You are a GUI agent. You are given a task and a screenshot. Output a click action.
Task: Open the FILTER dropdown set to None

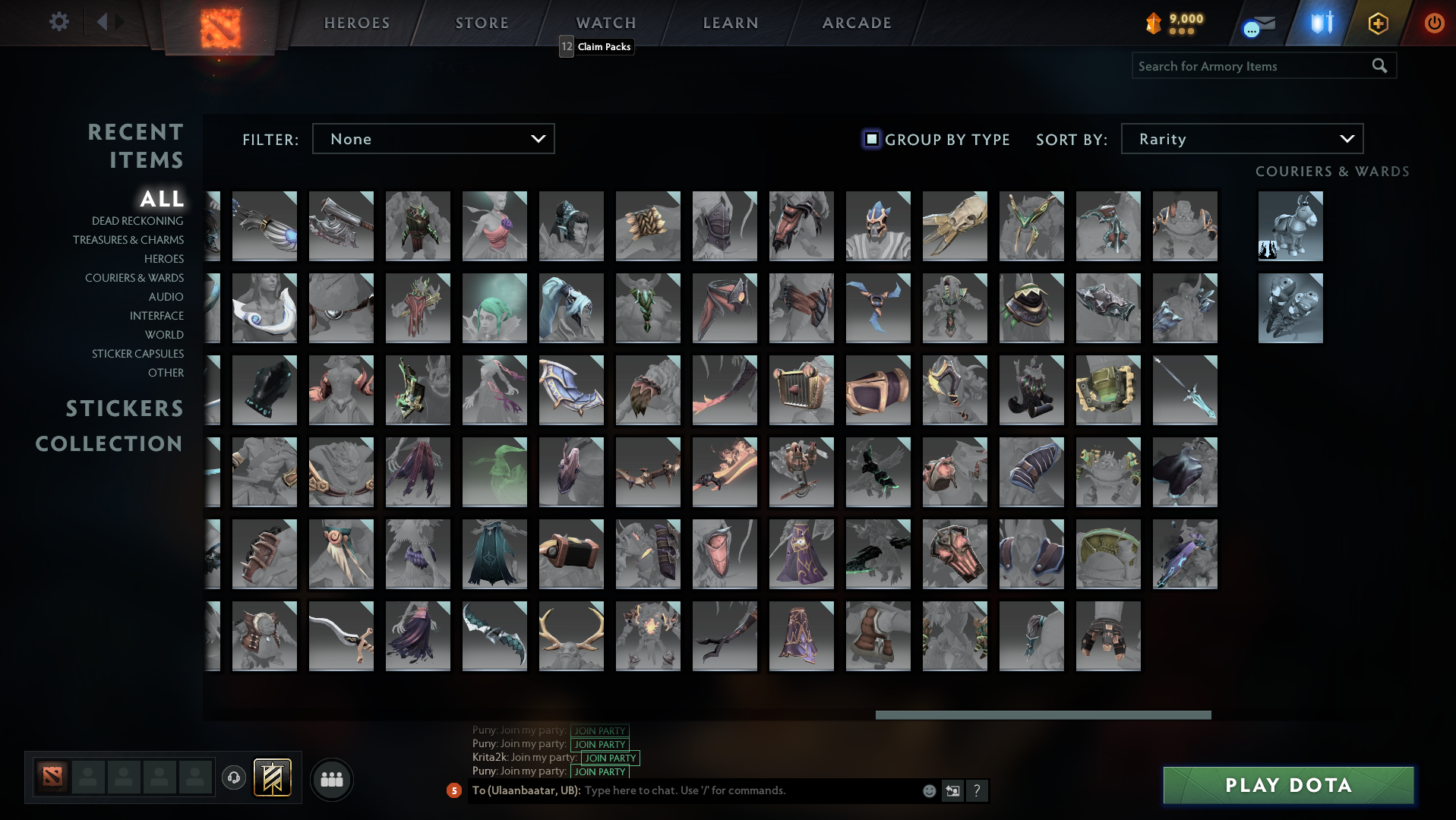tap(433, 138)
